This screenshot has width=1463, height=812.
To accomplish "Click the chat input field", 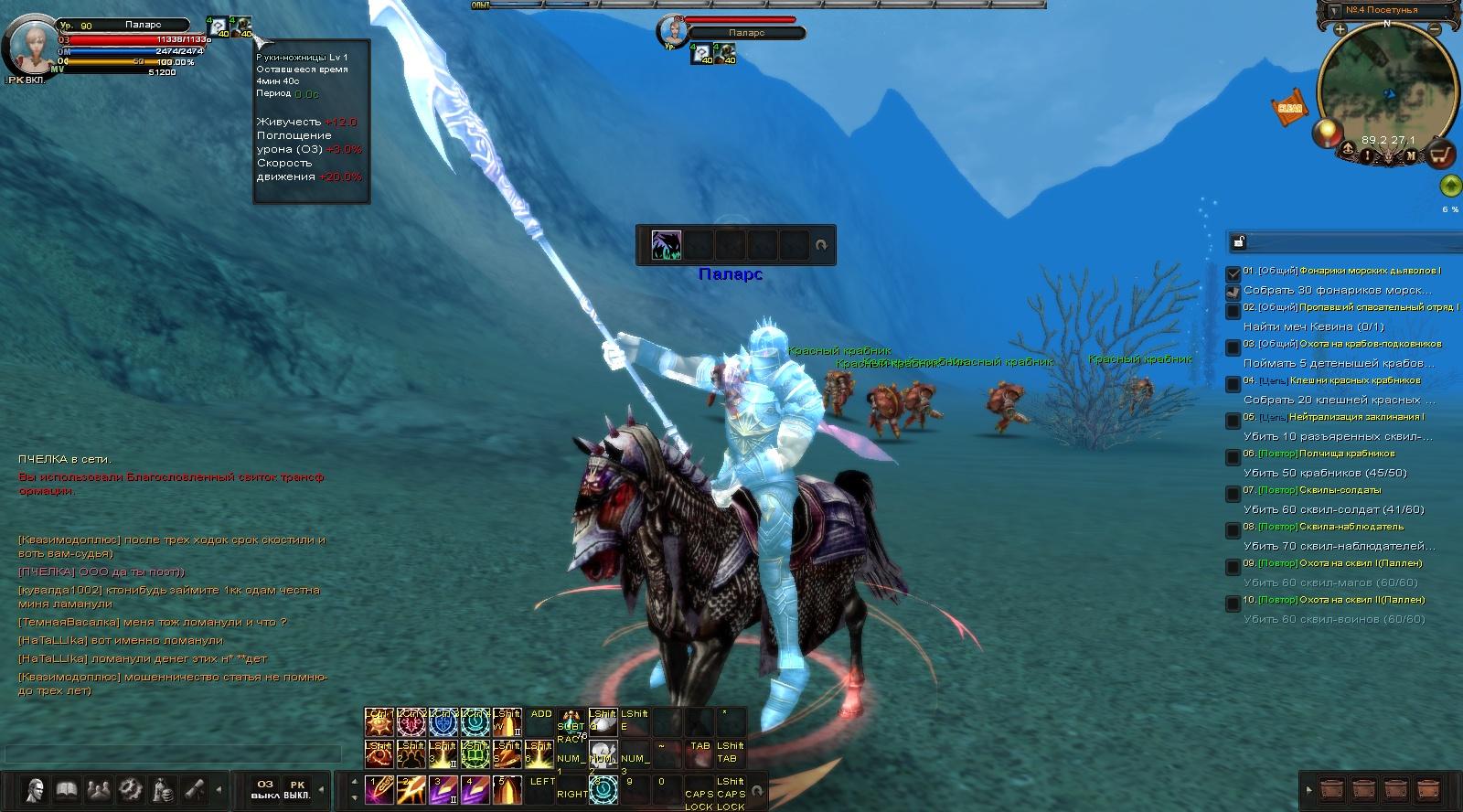I will coord(172,753).
